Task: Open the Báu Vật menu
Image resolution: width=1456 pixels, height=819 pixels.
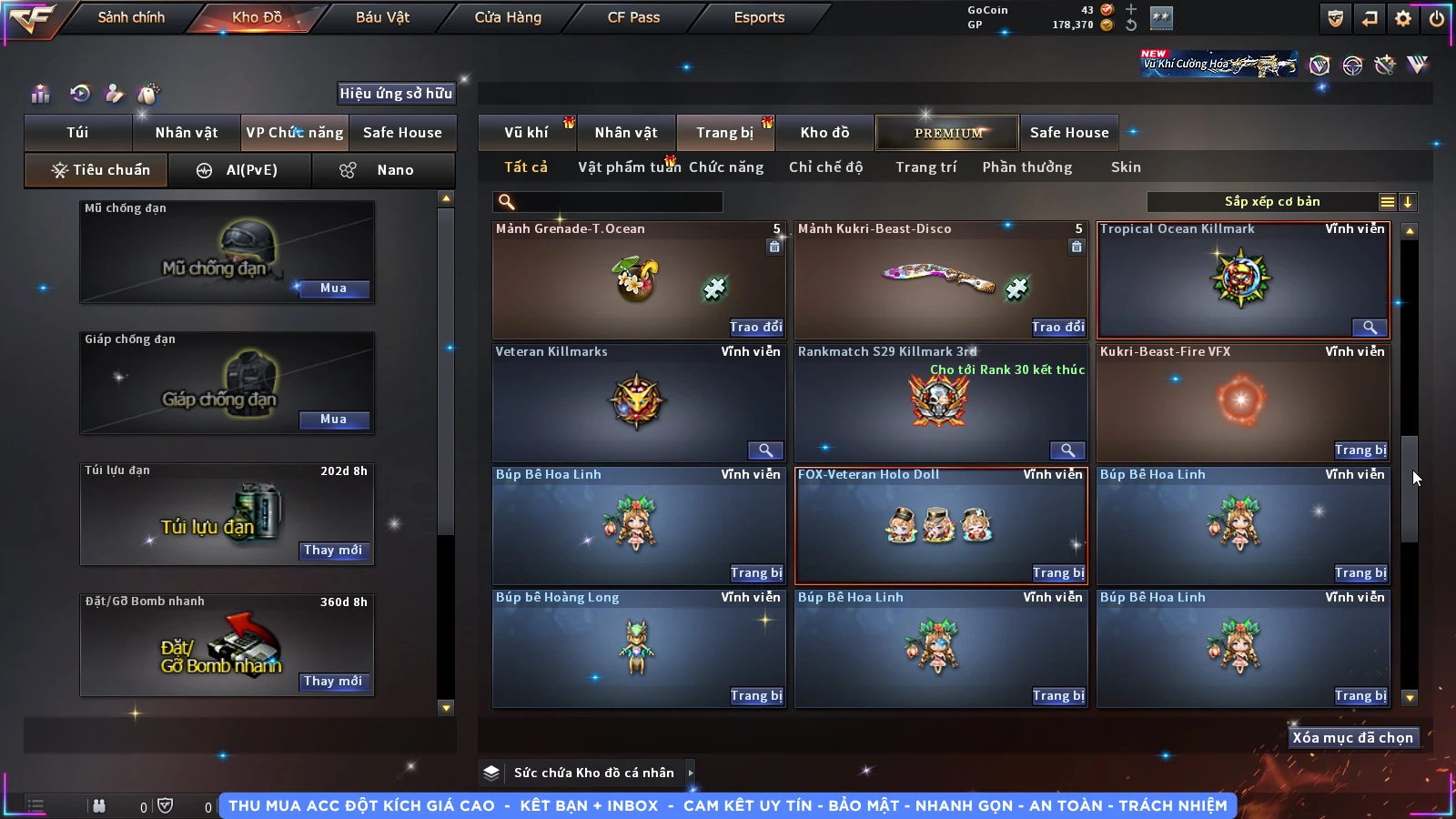Action: coord(382,17)
